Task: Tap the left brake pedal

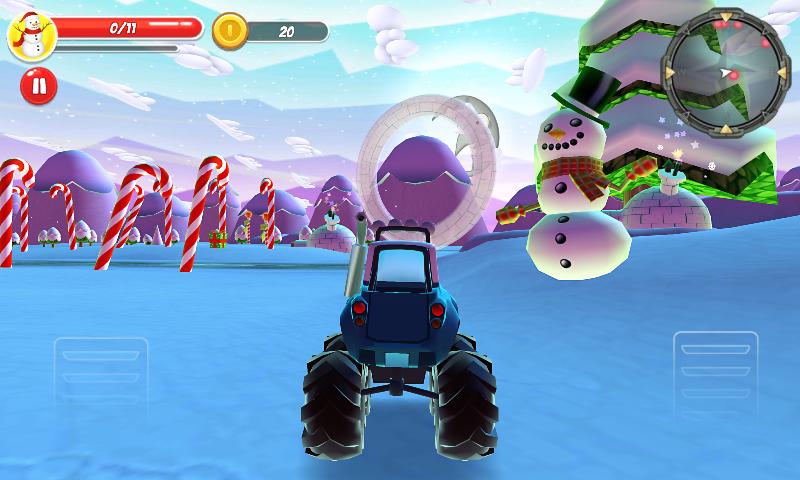Action: 101,376
